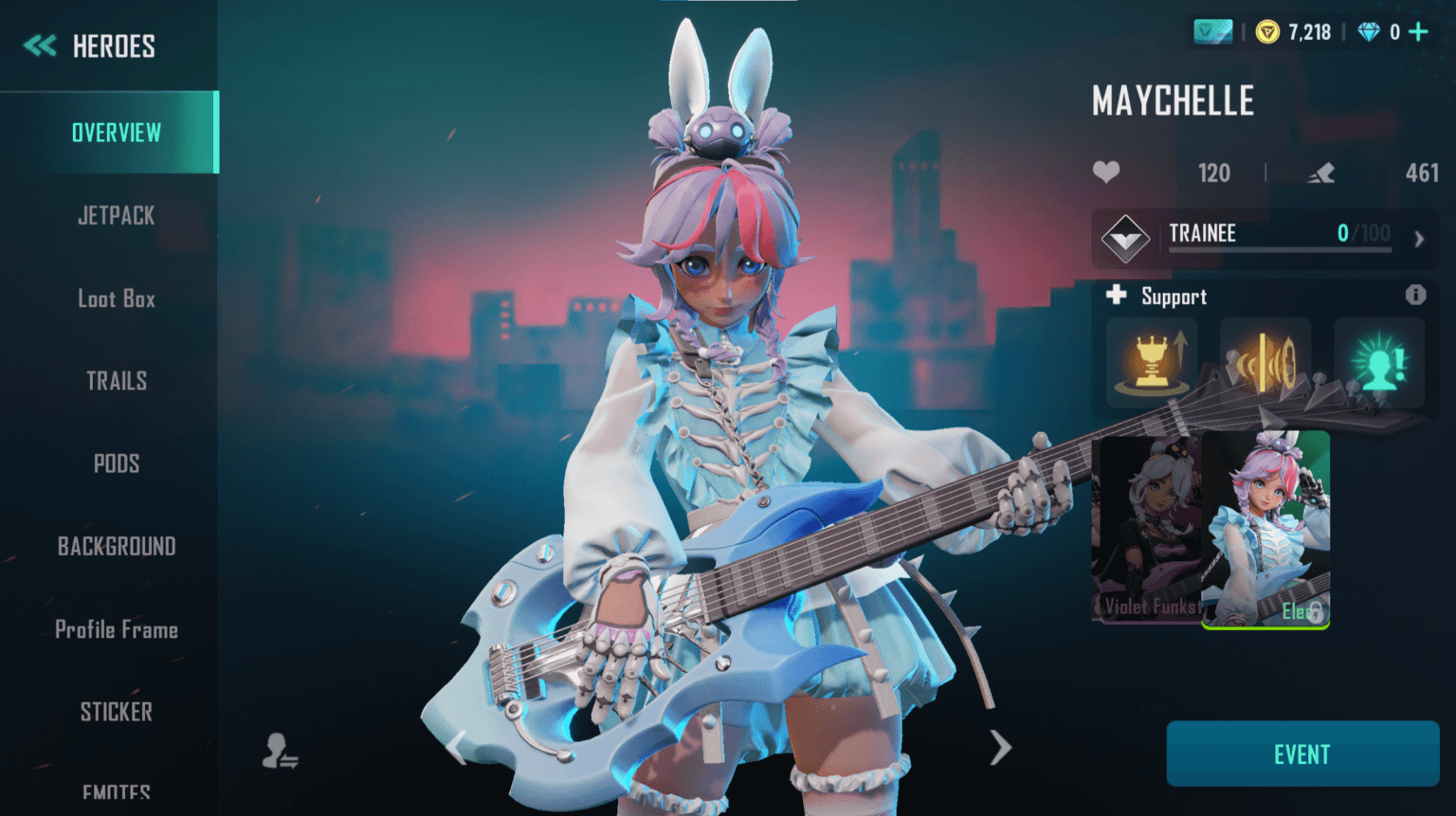Click the plus to add diamonds
This screenshot has width=1456, height=816.
1418,30
